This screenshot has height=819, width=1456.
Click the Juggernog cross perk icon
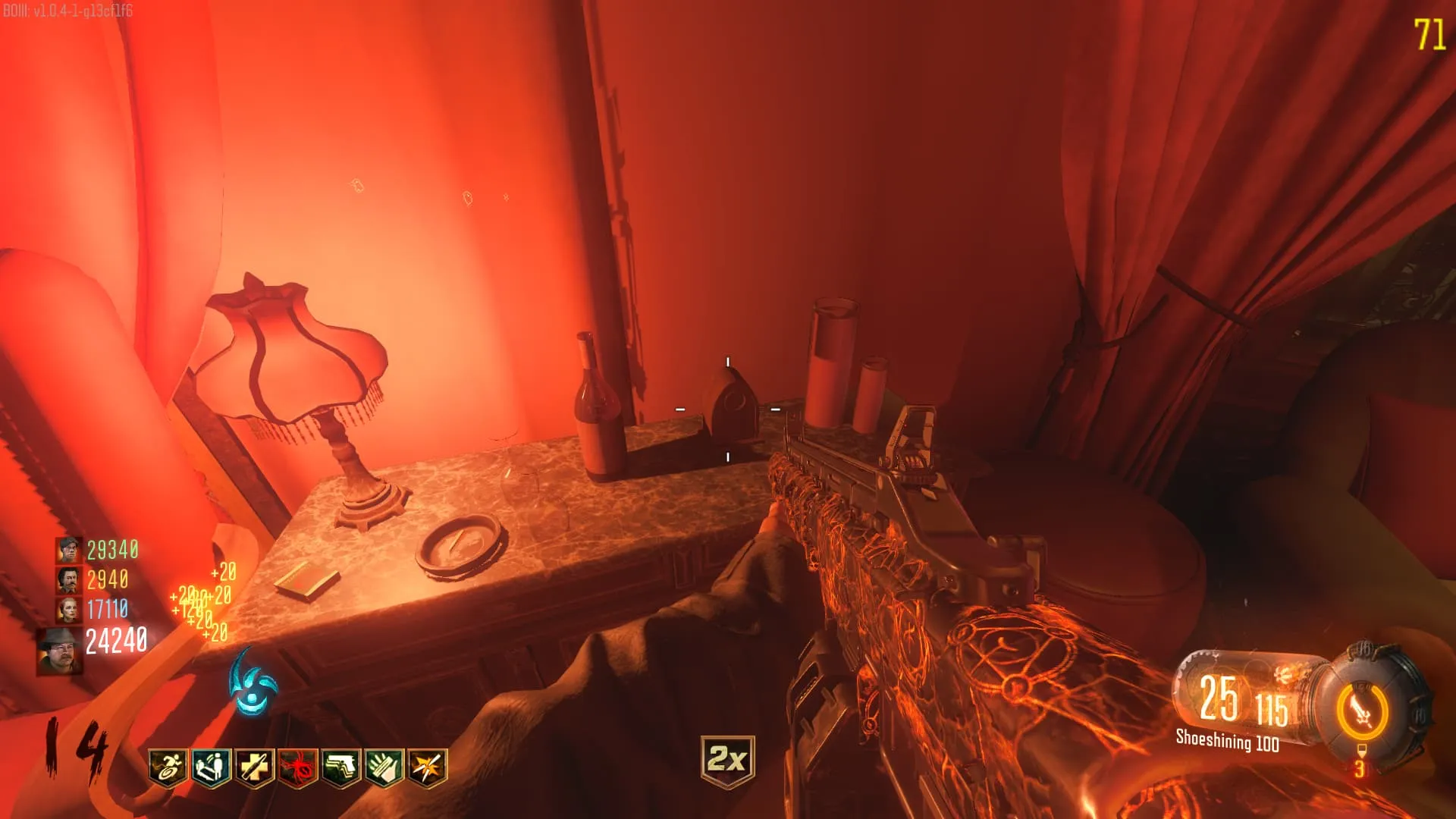pyautogui.click(x=255, y=767)
